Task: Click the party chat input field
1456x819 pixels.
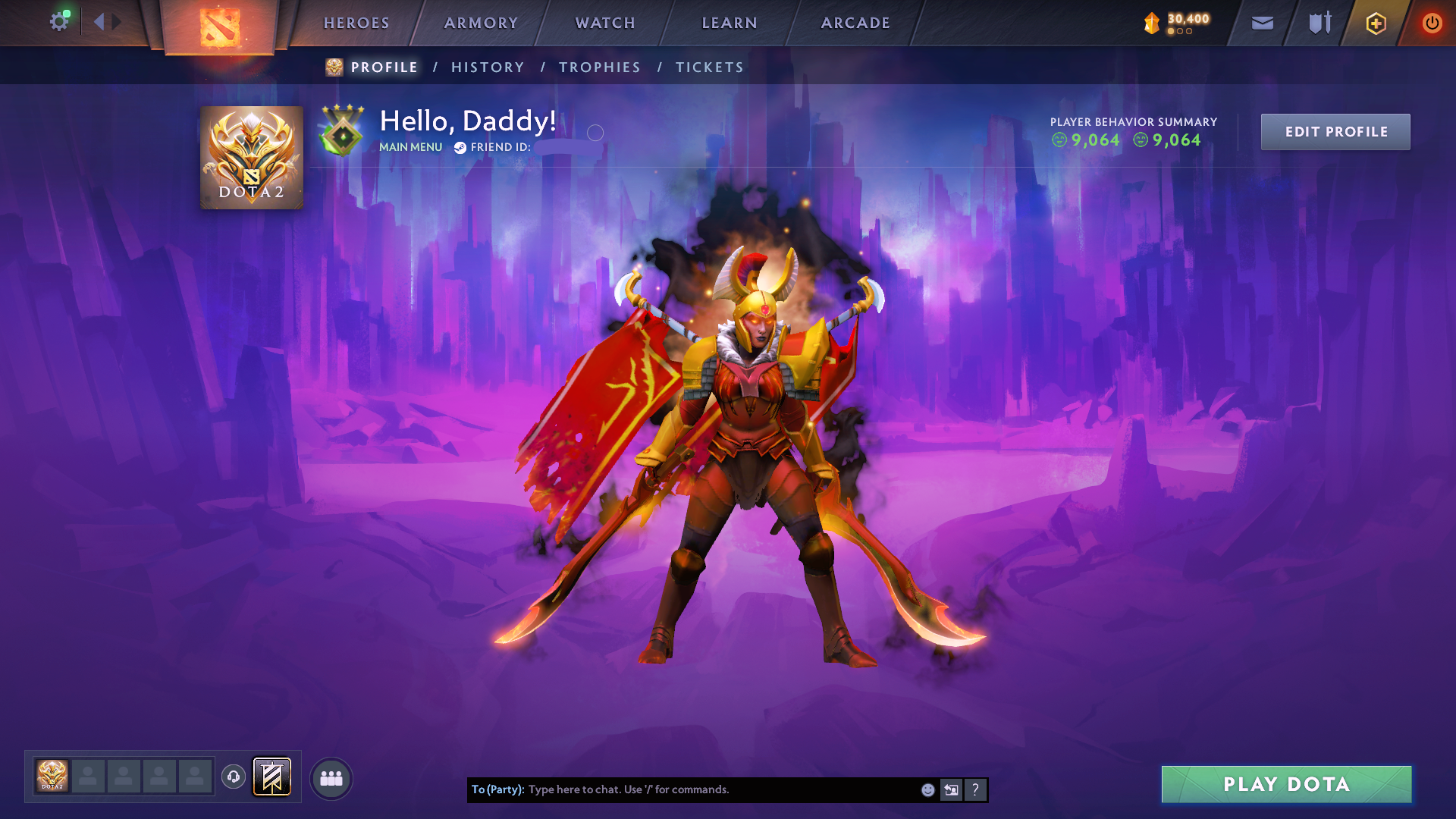Action: (720, 789)
